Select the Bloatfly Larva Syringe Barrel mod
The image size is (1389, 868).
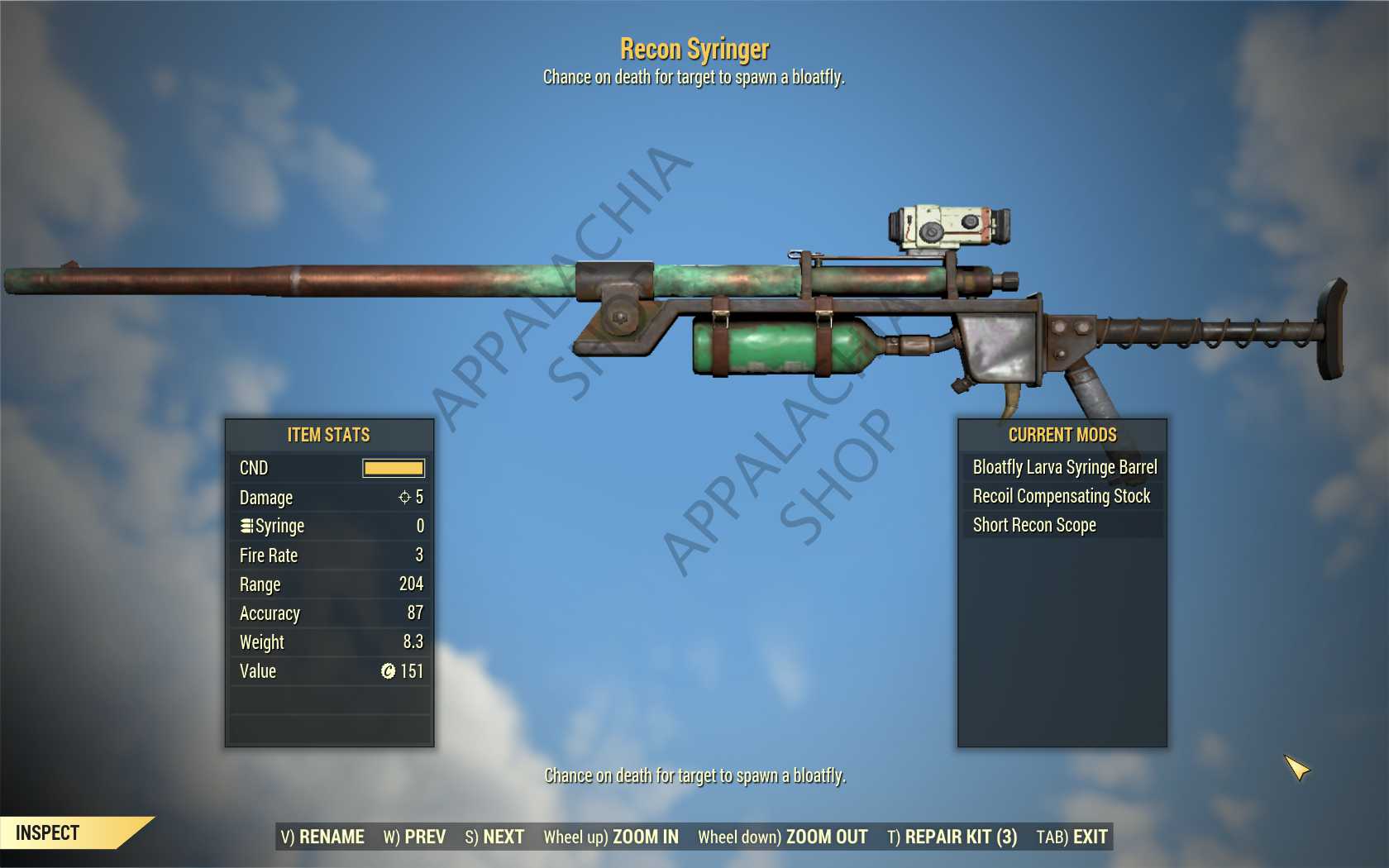[x=1067, y=467]
